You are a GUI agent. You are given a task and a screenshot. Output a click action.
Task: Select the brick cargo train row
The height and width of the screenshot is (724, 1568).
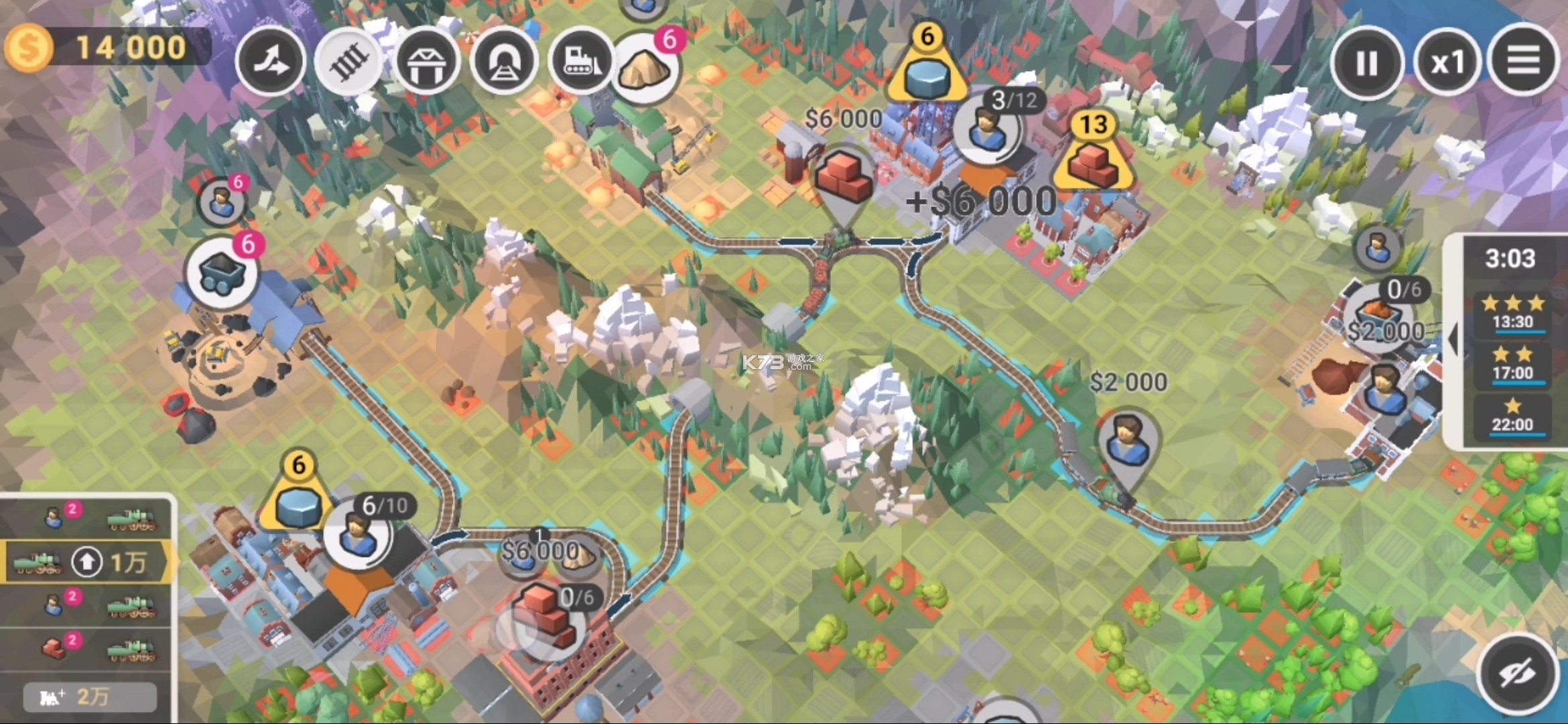point(87,649)
